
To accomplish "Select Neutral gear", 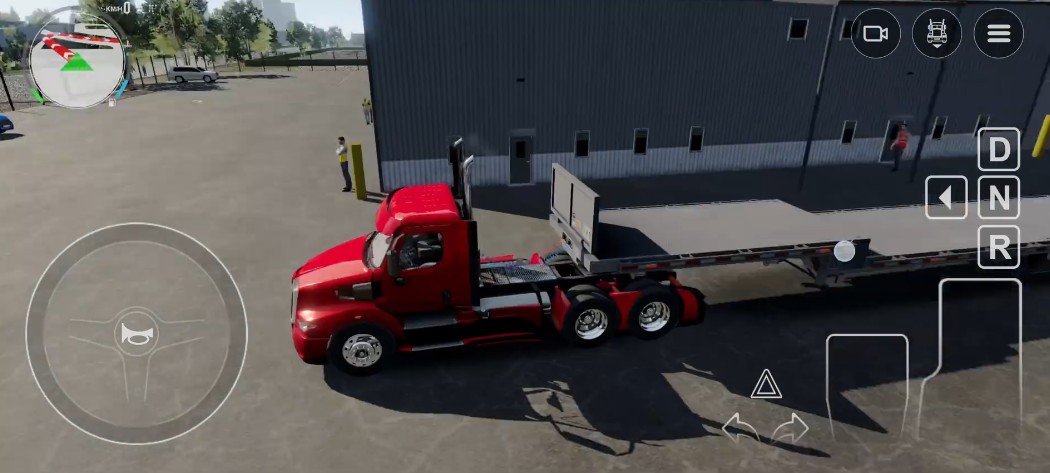I will [998, 198].
